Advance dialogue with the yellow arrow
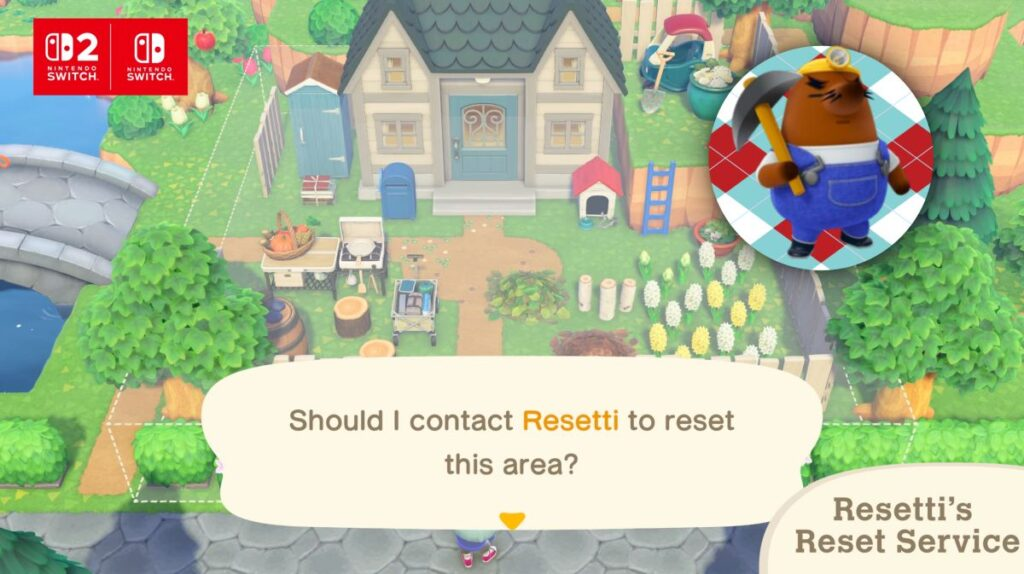Screen dimensions: 1024x574 click(512, 521)
